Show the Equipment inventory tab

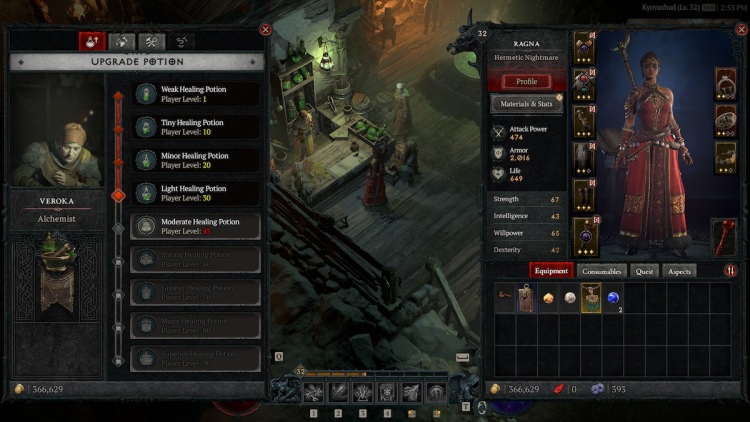(x=552, y=271)
